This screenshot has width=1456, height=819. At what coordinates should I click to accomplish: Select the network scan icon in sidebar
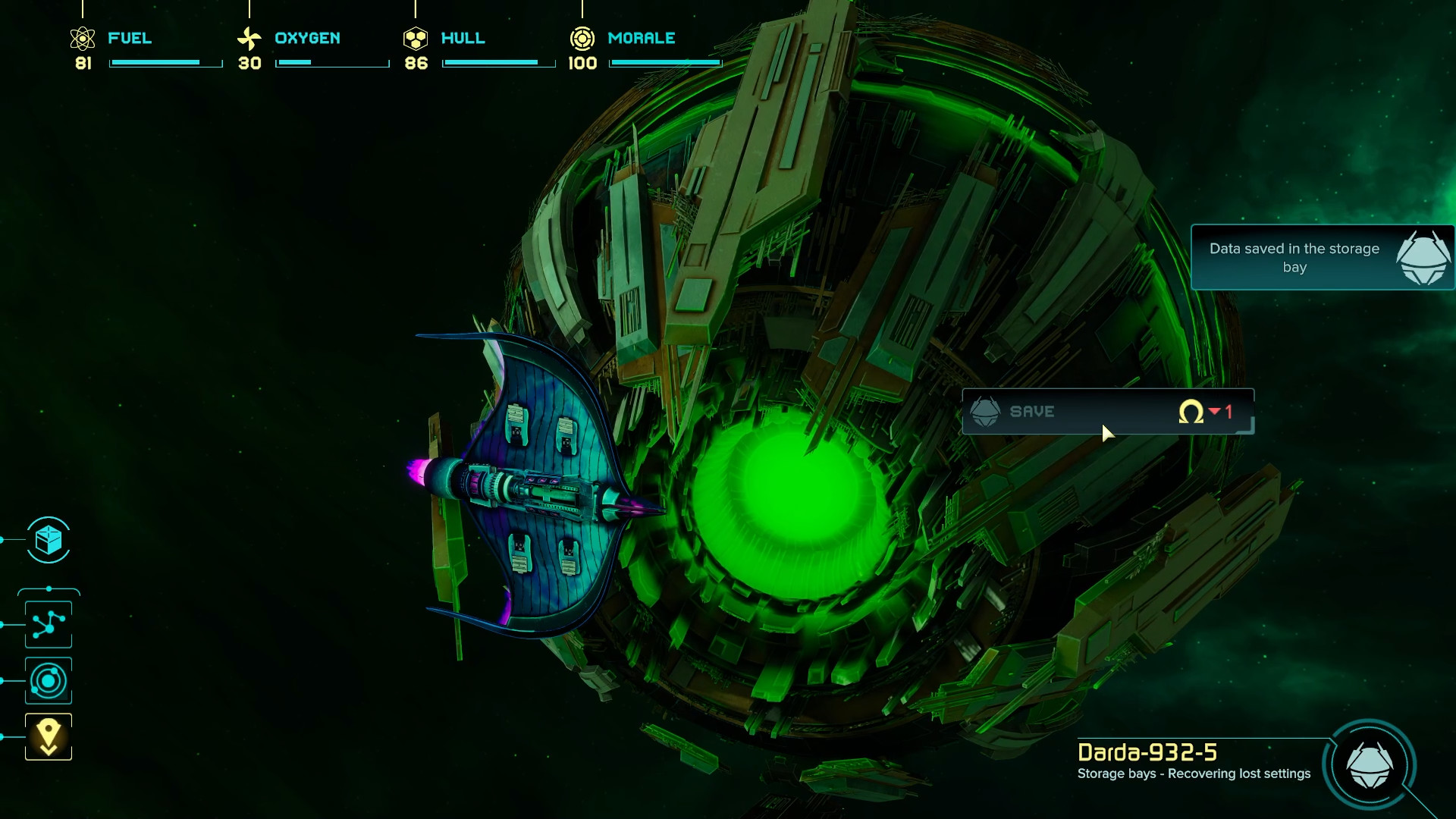tap(48, 623)
